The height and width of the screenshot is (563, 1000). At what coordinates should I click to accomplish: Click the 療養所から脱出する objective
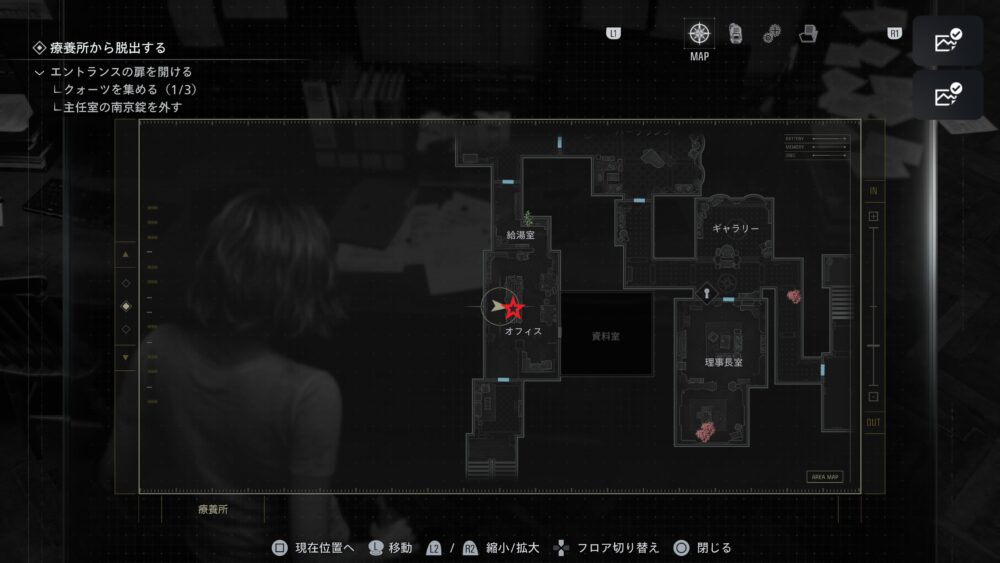tap(108, 47)
